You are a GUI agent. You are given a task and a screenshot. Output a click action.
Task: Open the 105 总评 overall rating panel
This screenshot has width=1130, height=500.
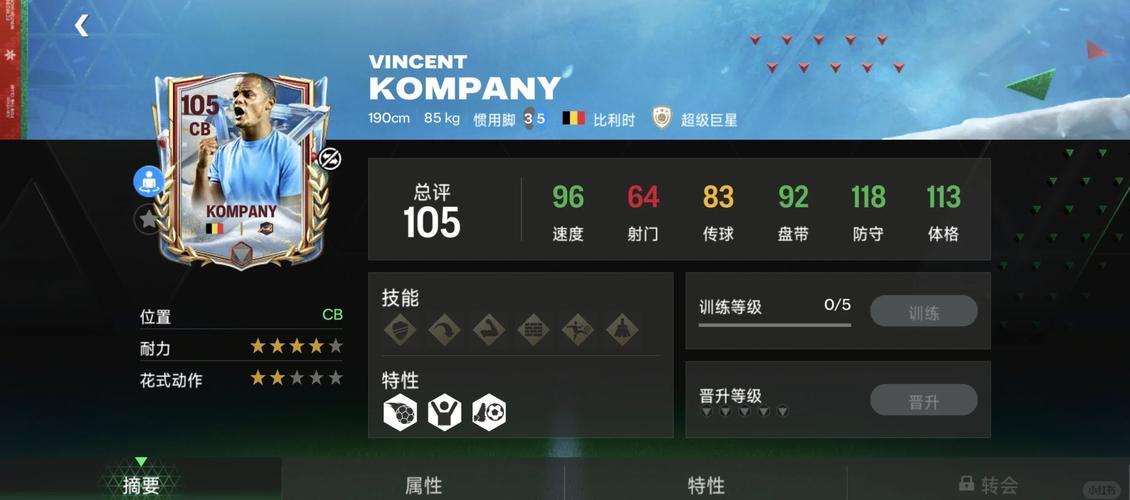(432, 210)
